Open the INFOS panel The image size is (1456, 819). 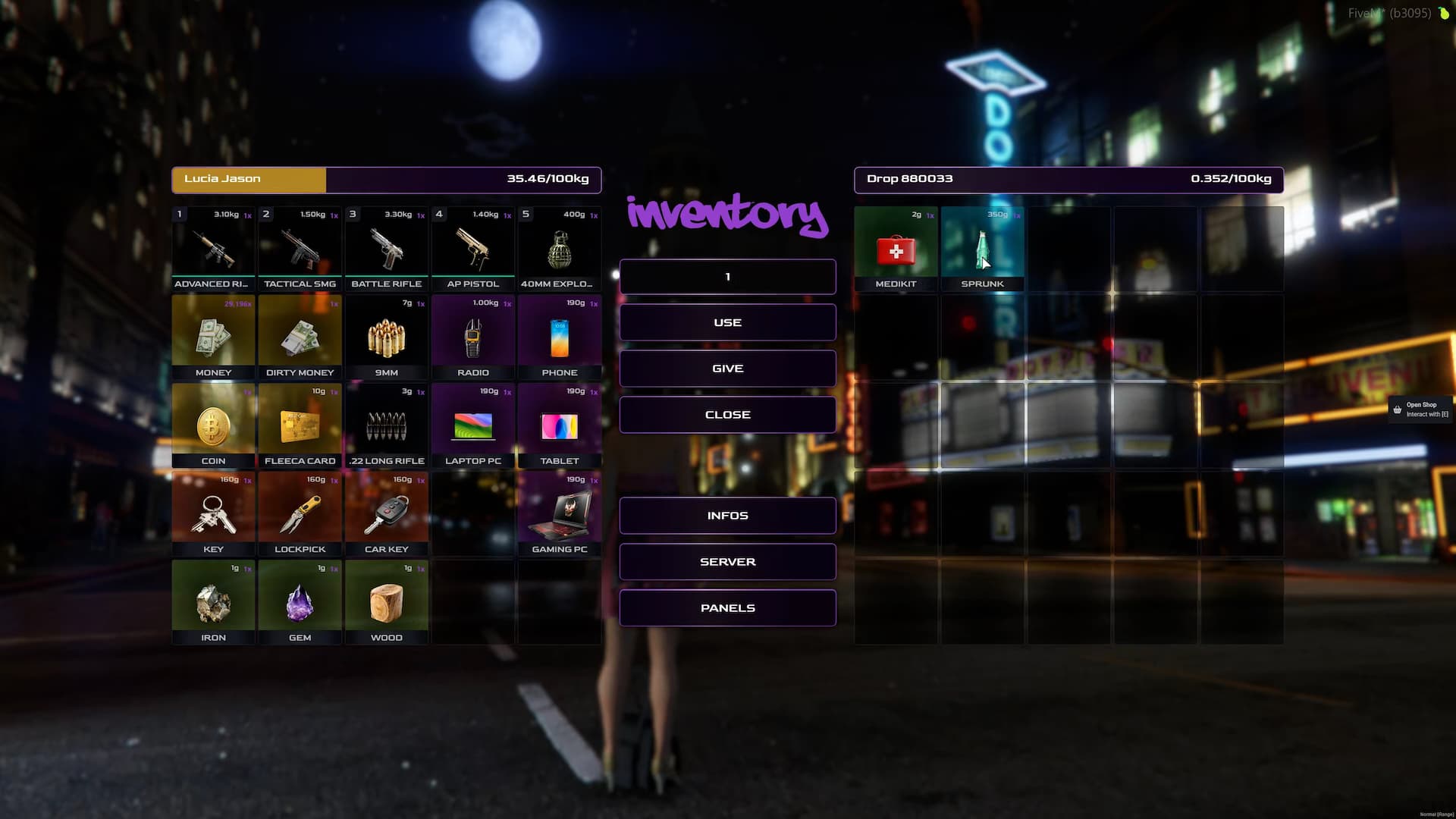tap(727, 515)
